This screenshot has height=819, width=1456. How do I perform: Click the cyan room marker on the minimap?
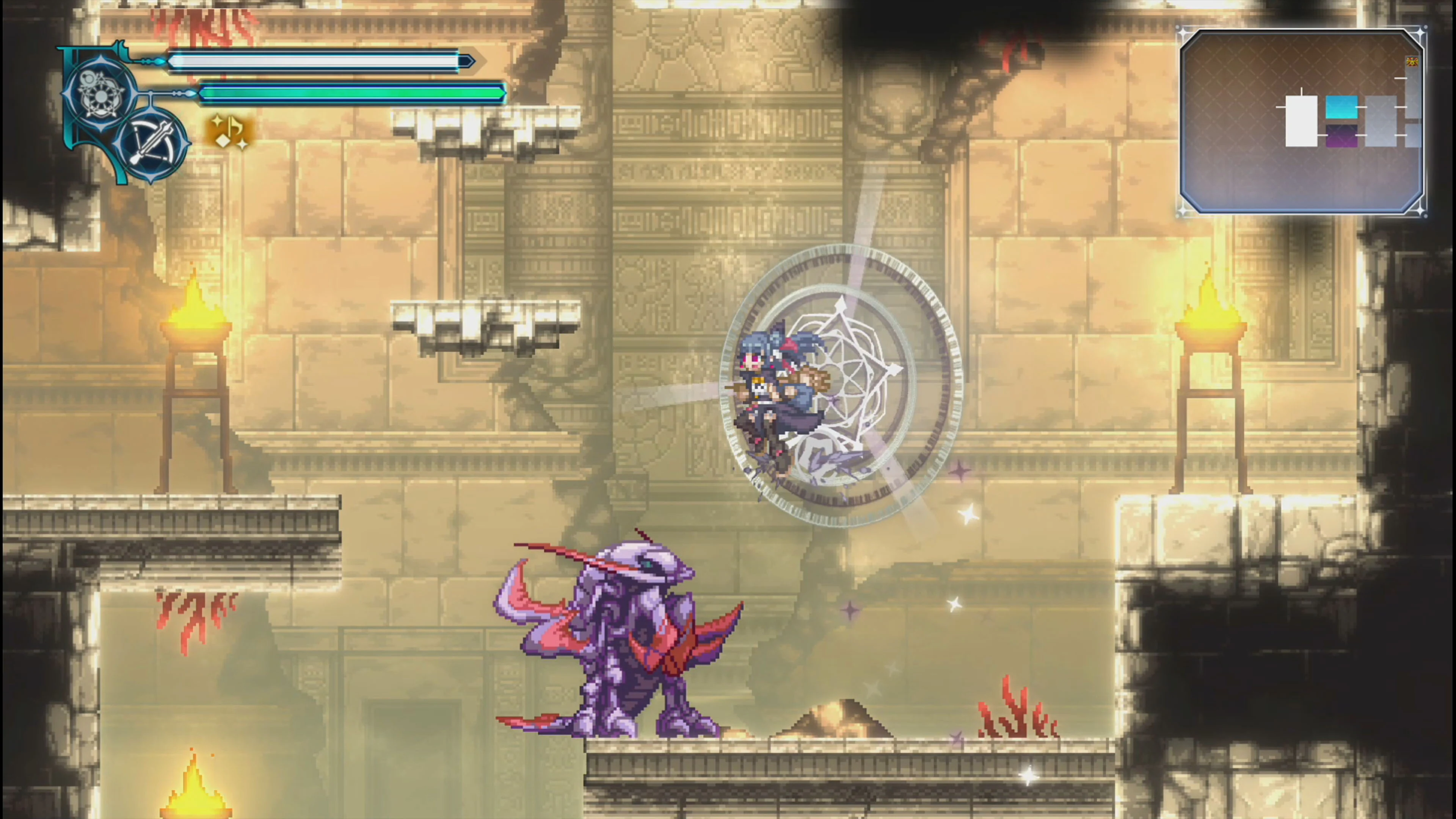click(x=1342, y=107)
